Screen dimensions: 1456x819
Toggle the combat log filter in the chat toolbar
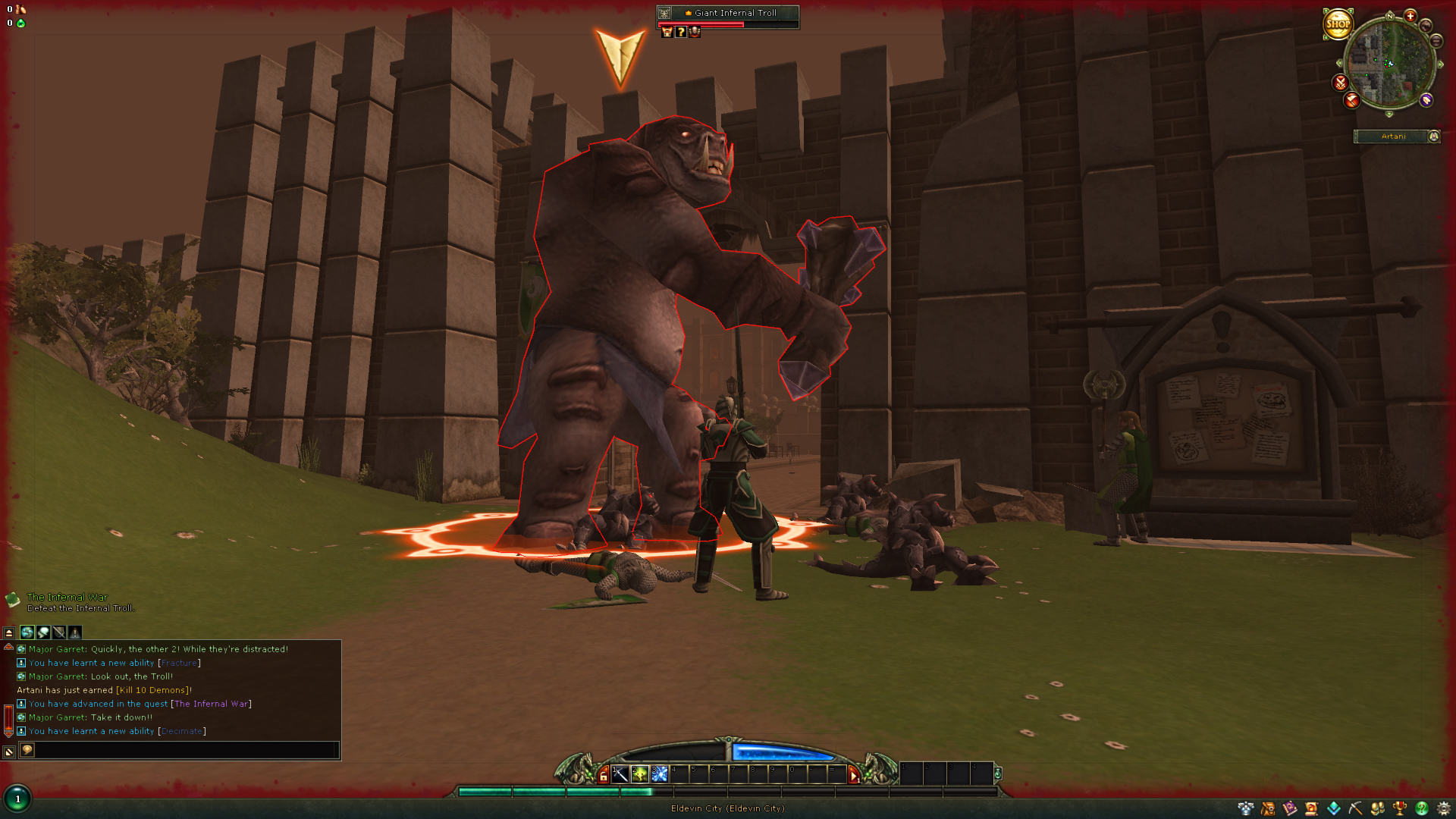tap(59, 632)
